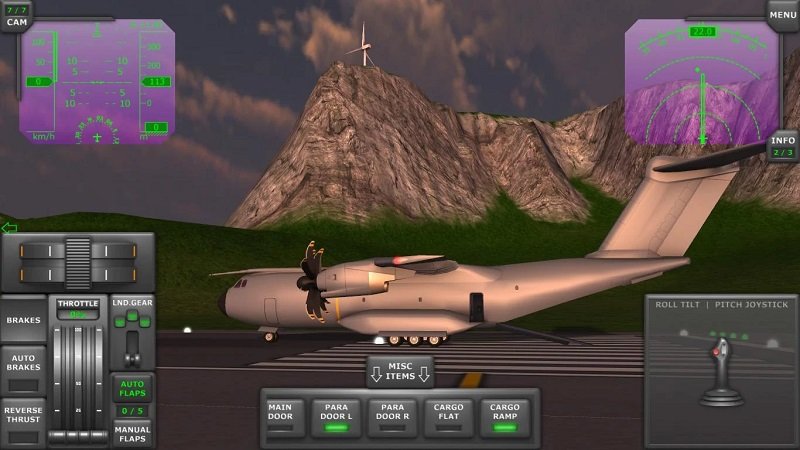This screenshot has width=800, height=450.
Task: Switch camera view with the CAM button
Action: coord(16,16)
